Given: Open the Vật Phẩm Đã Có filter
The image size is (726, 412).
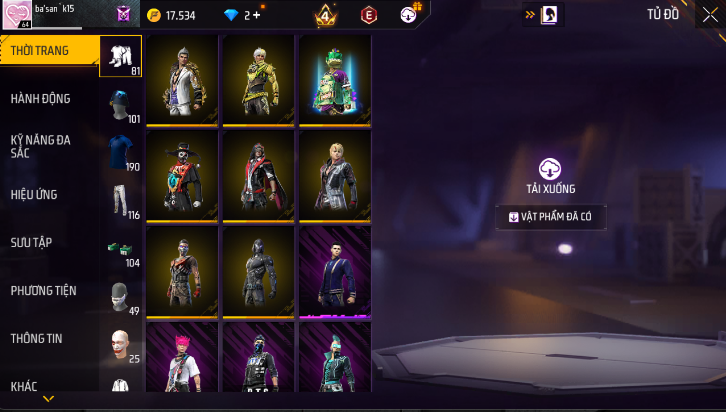Looking at the screenshot, I should (551, 216).
